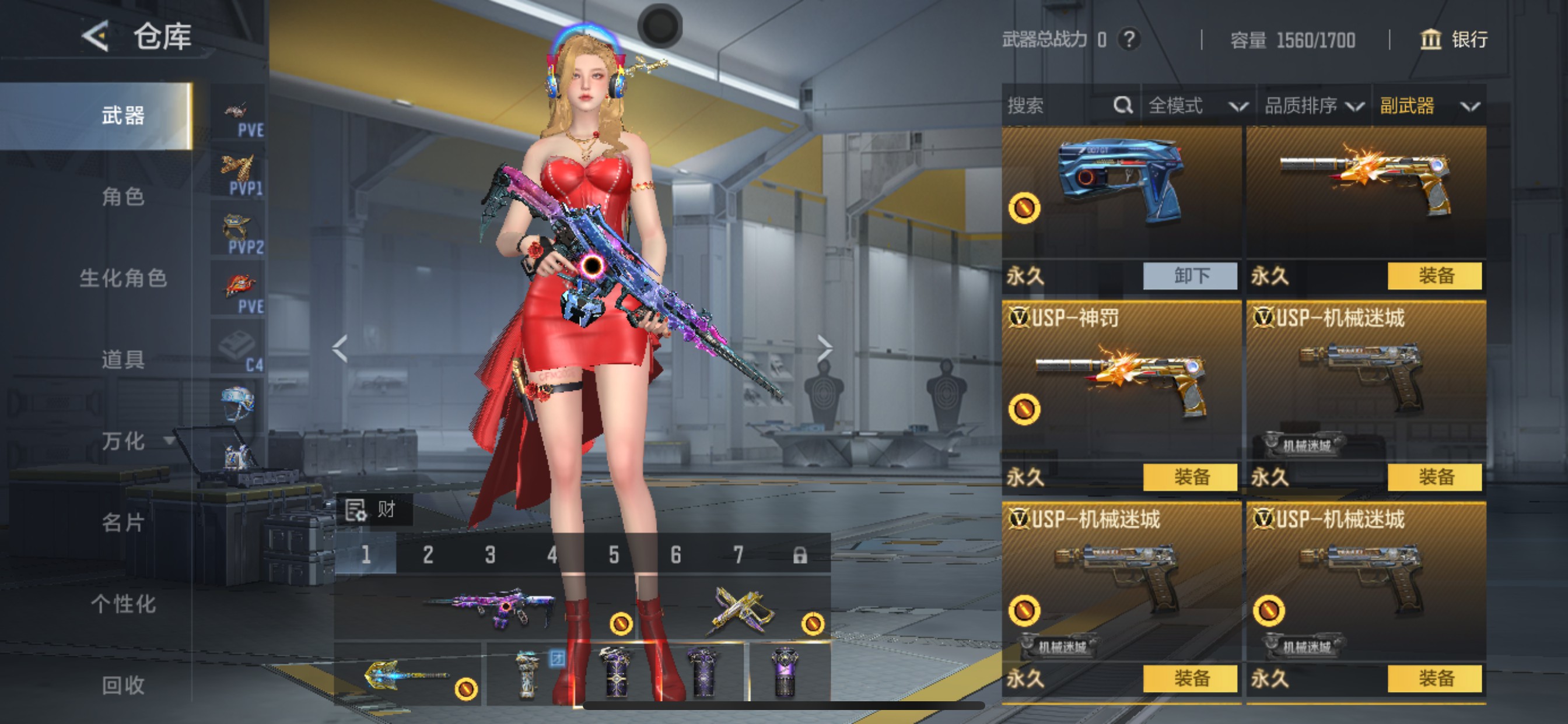
Task: Select the USP-神罚 pistol card
Action: pyautogui.click(x=1121, y=384)
